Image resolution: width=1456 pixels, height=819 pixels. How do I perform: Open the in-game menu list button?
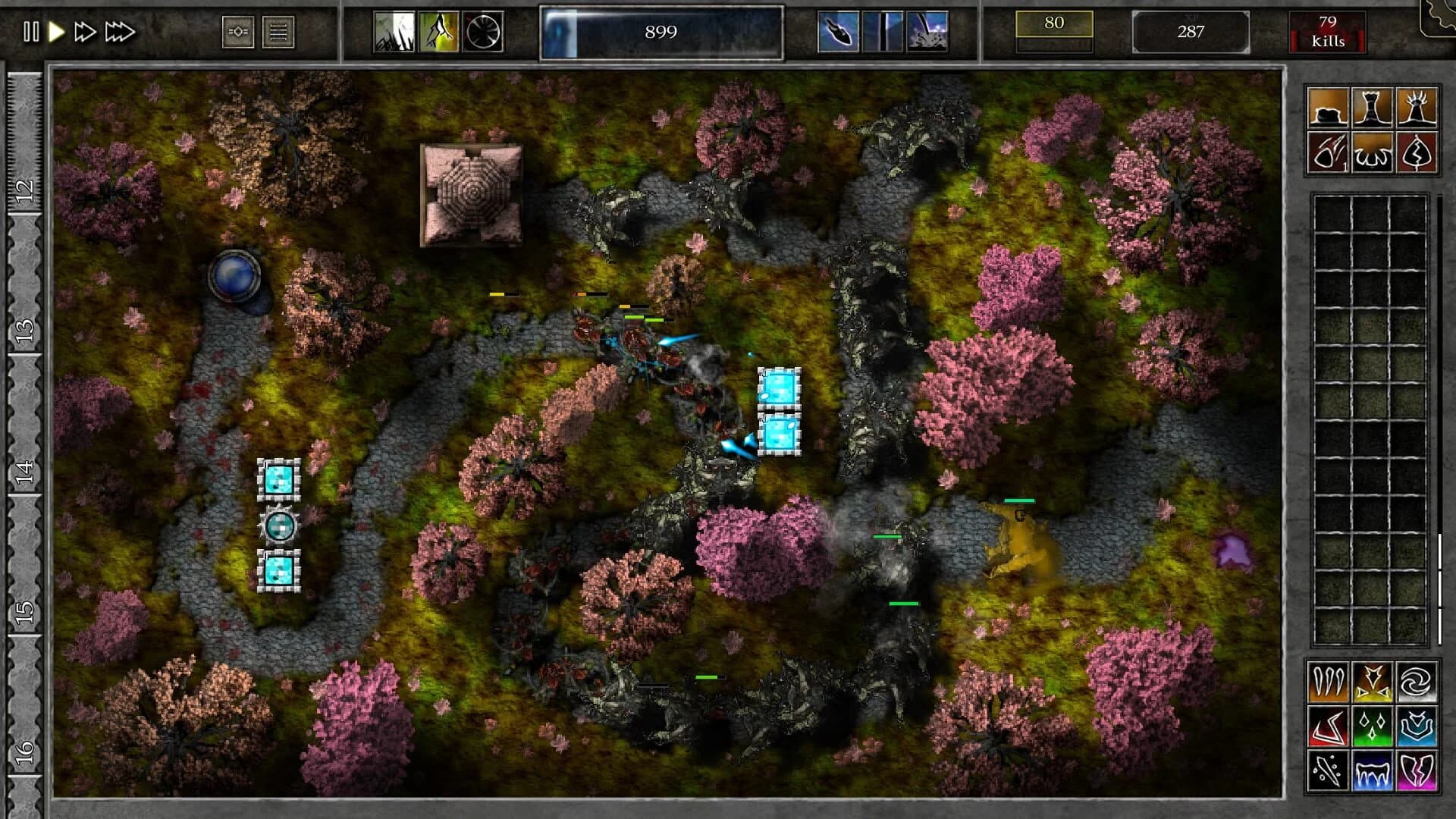(x=279, y=32)
